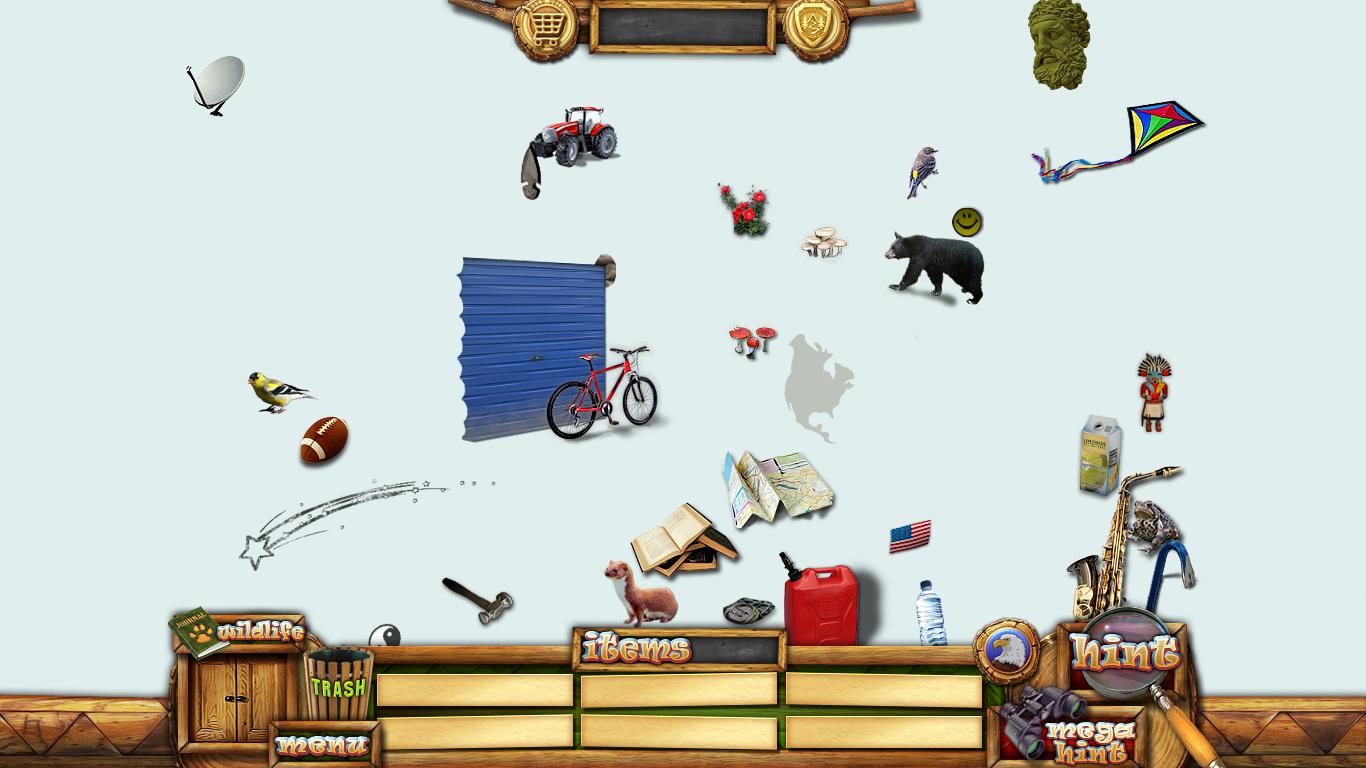Click the green trash can
1366x768 pixels.
click(338, 684)
